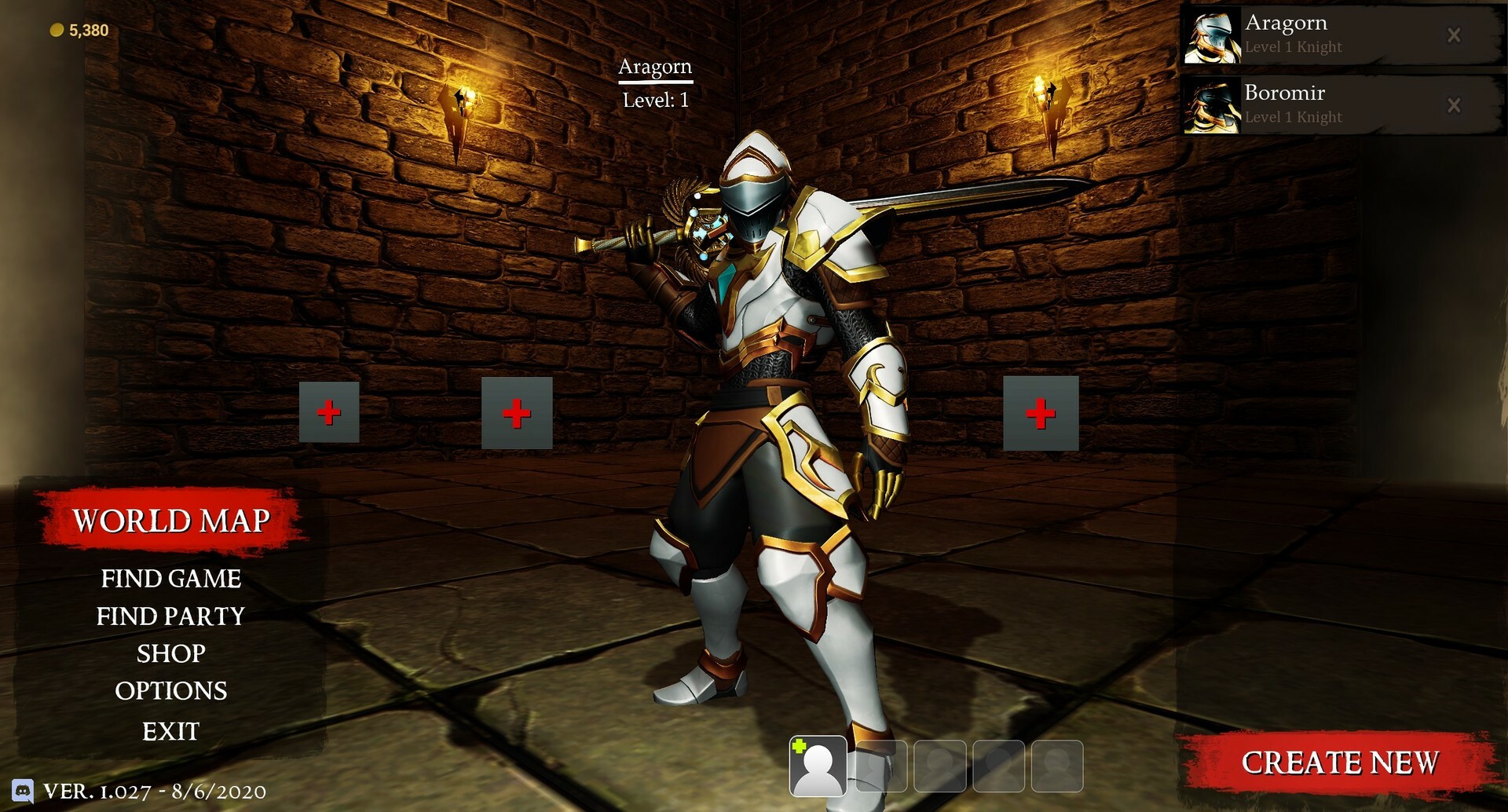Click the Aragorn name label above the knight
The image size is (1508, 812).
655,67
